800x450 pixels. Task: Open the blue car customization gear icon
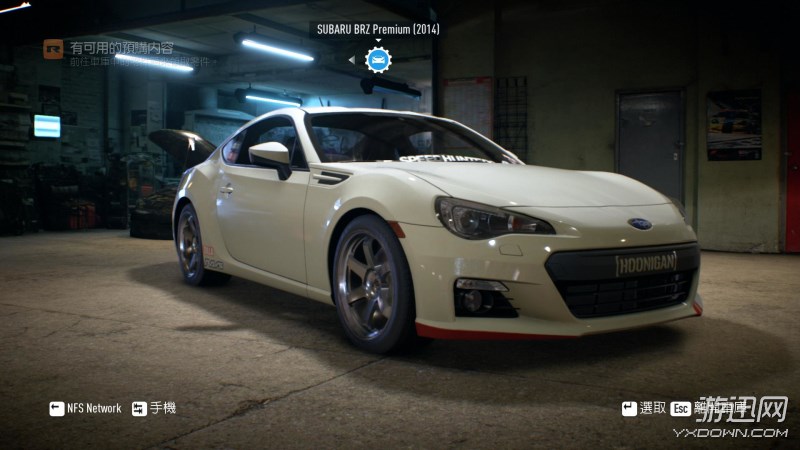[378, 60]
